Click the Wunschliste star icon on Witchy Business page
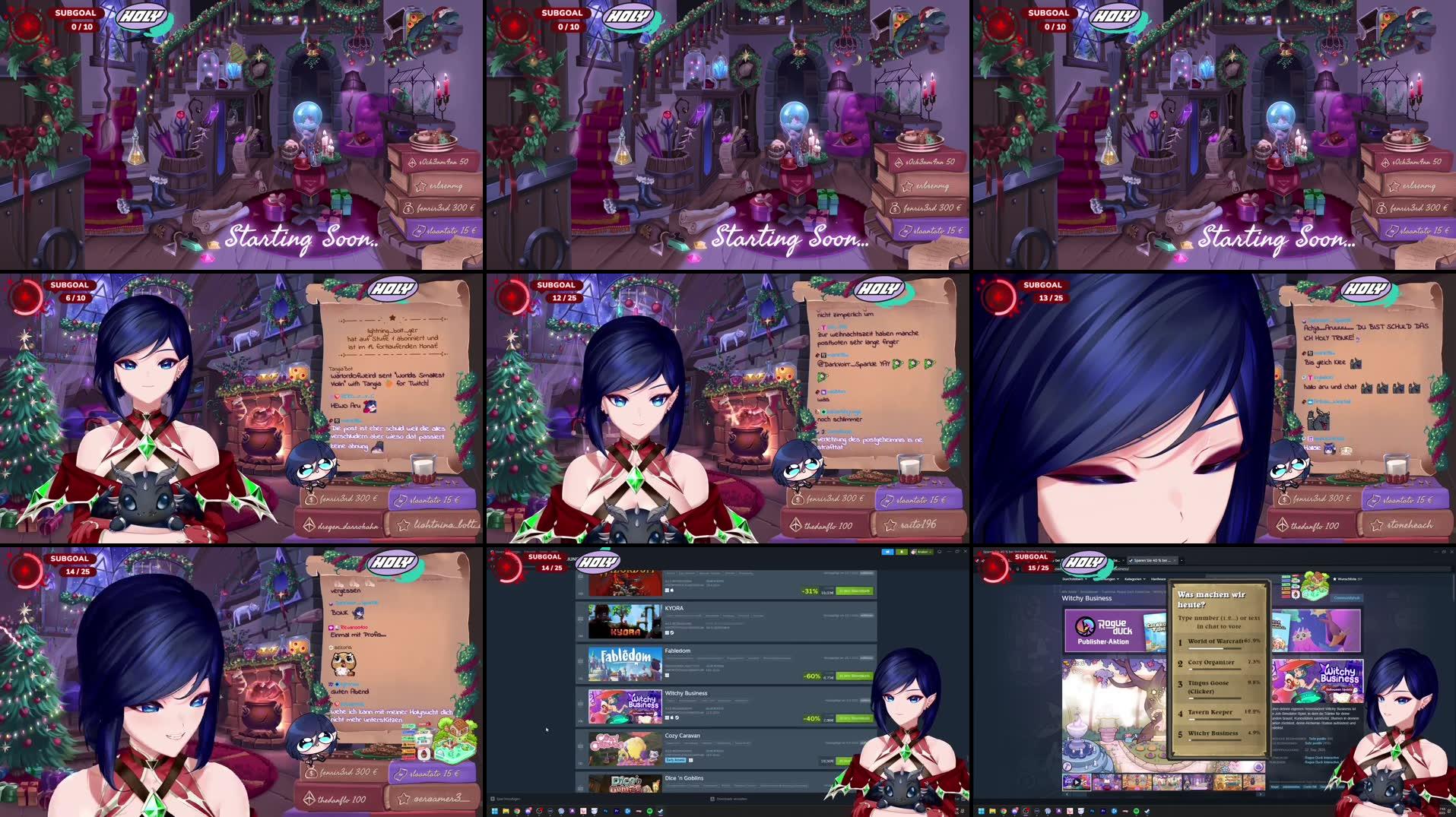The height and width of the screenshot is (817, 1456). (1336, 578)
